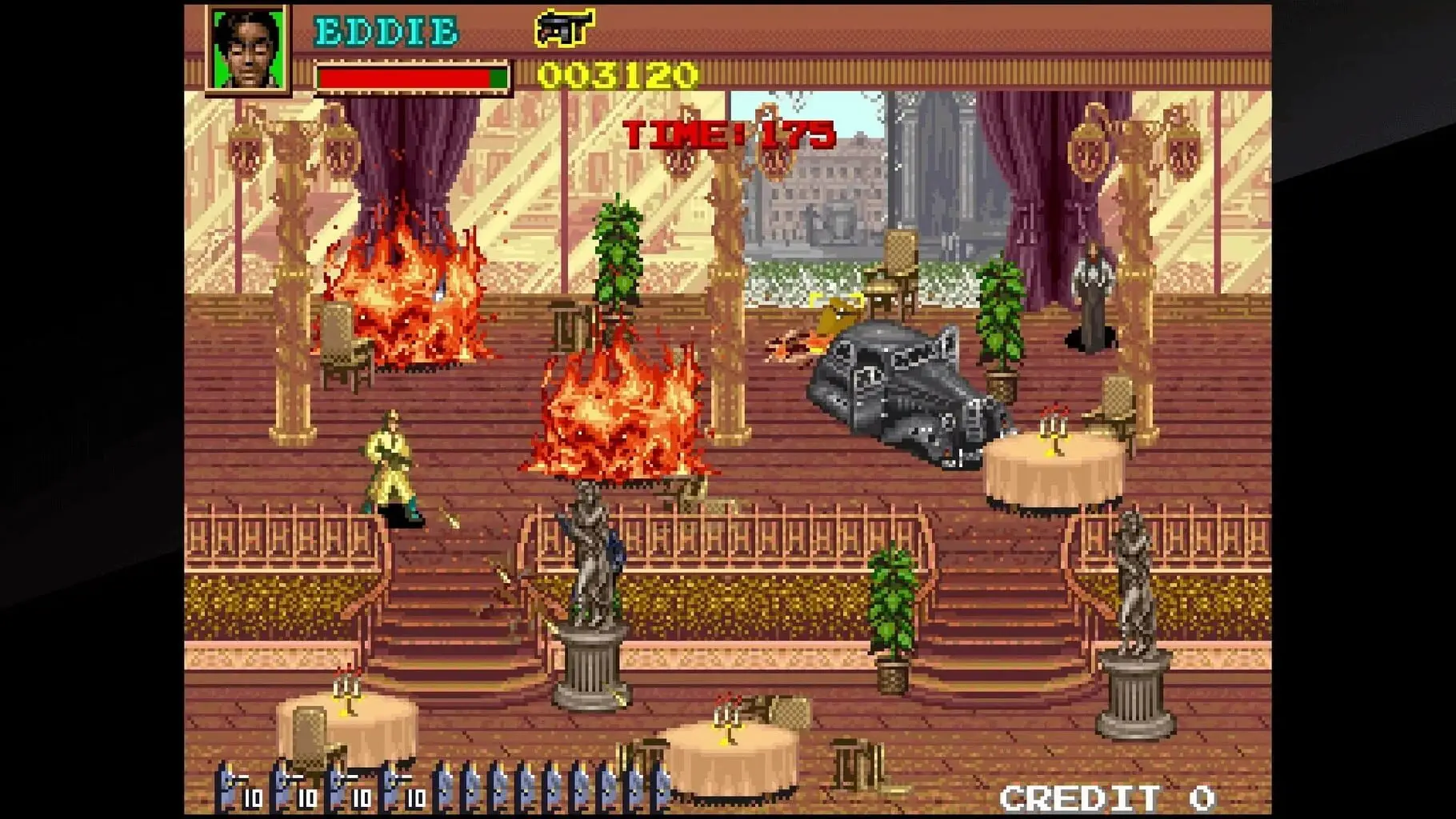Select the yellow machine gun weapon icon
The image size is (1456, 819).
coord(563,28)
